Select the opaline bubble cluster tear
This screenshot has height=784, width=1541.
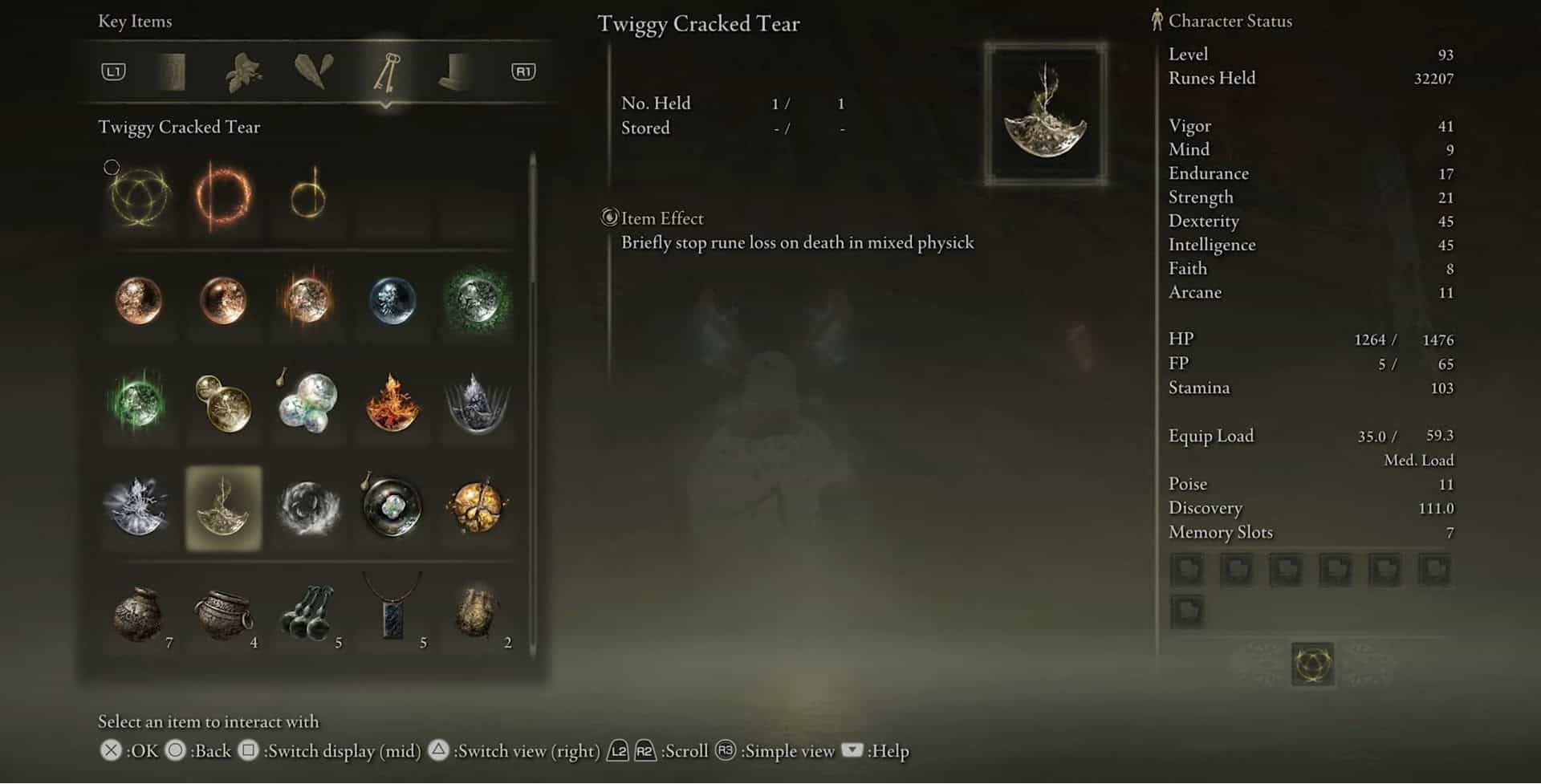pyautogui.click(x=308, y=403)
